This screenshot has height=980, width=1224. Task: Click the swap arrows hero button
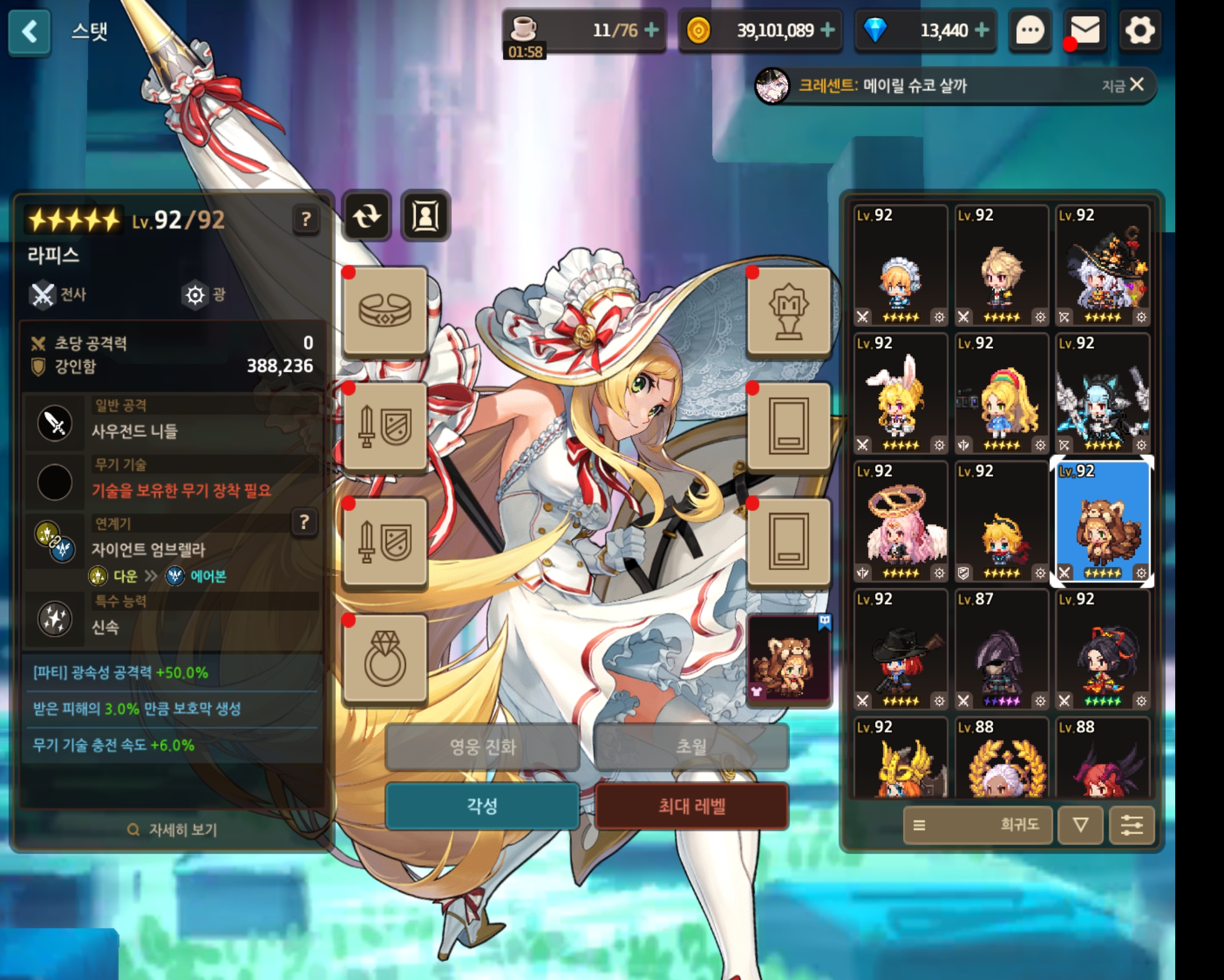point(367,216)
